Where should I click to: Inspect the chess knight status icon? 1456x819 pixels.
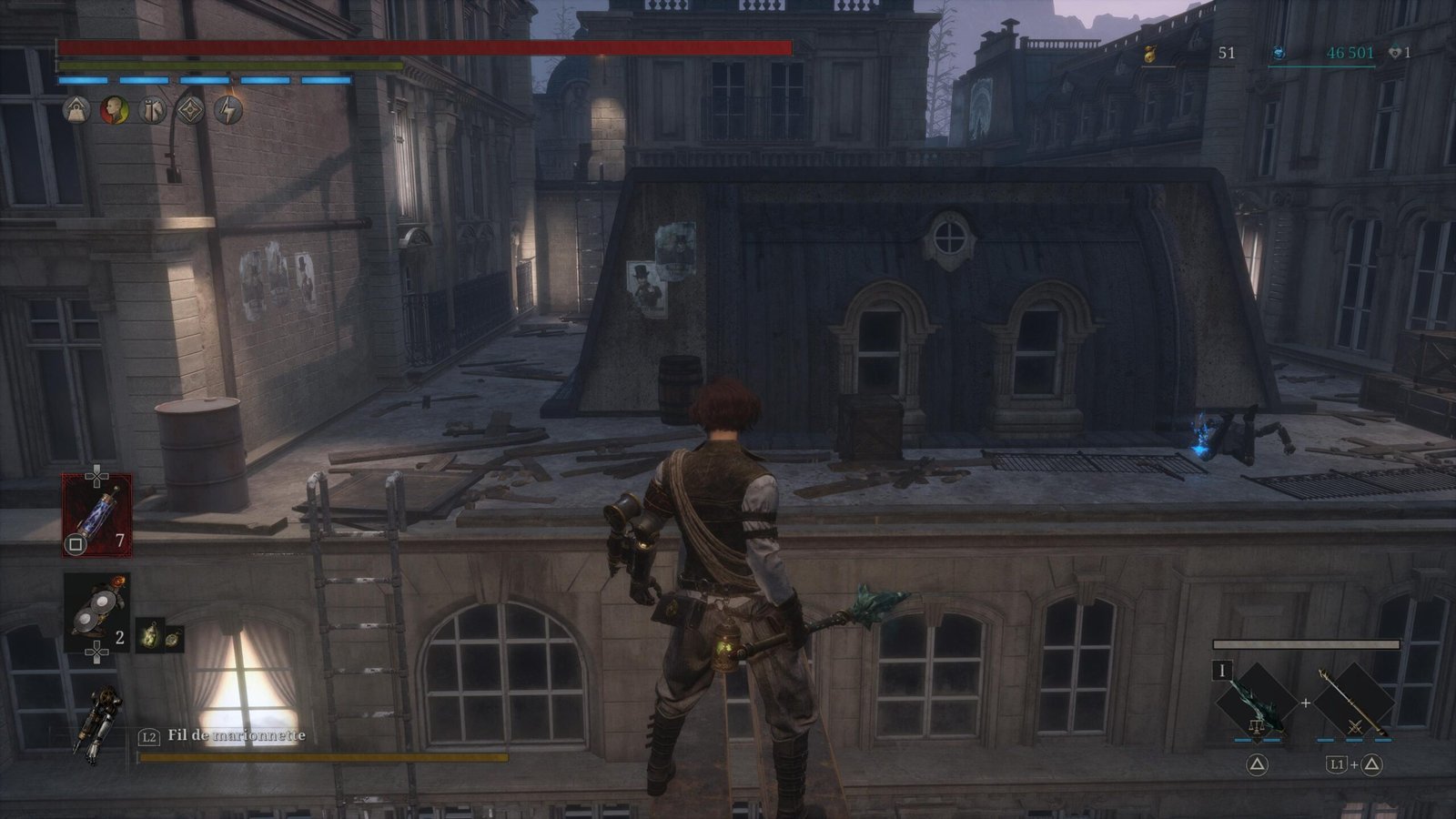pos(152,111)
